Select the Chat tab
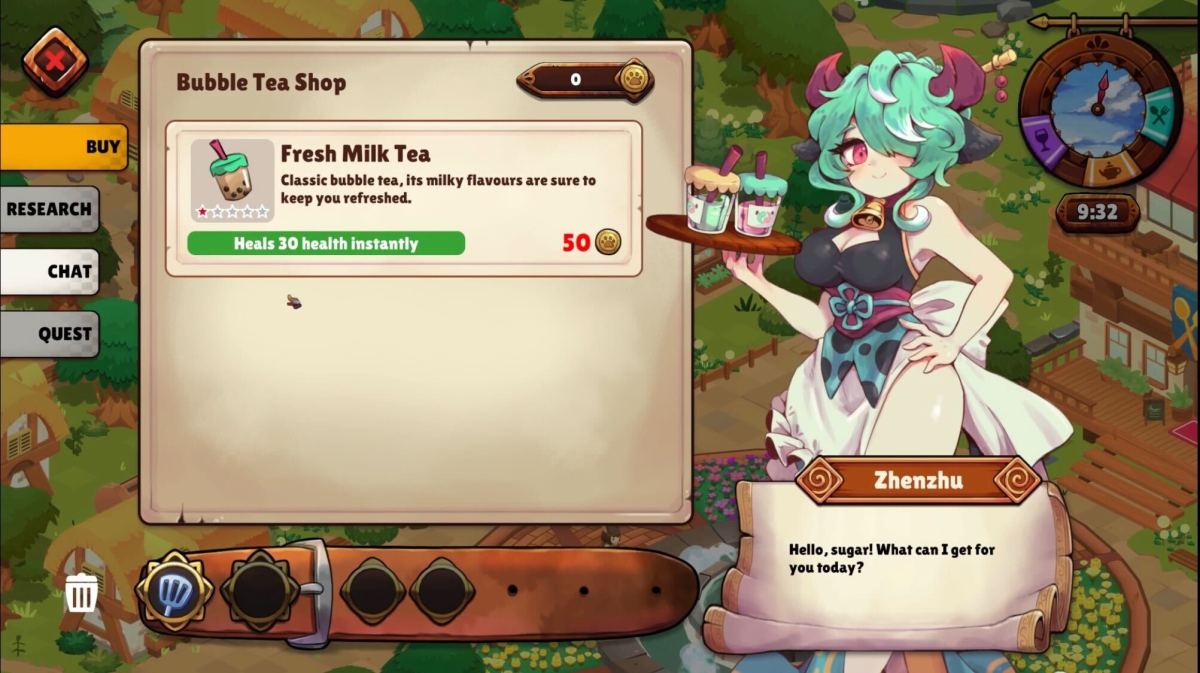 pyautogui.click(x=50, y=271)
